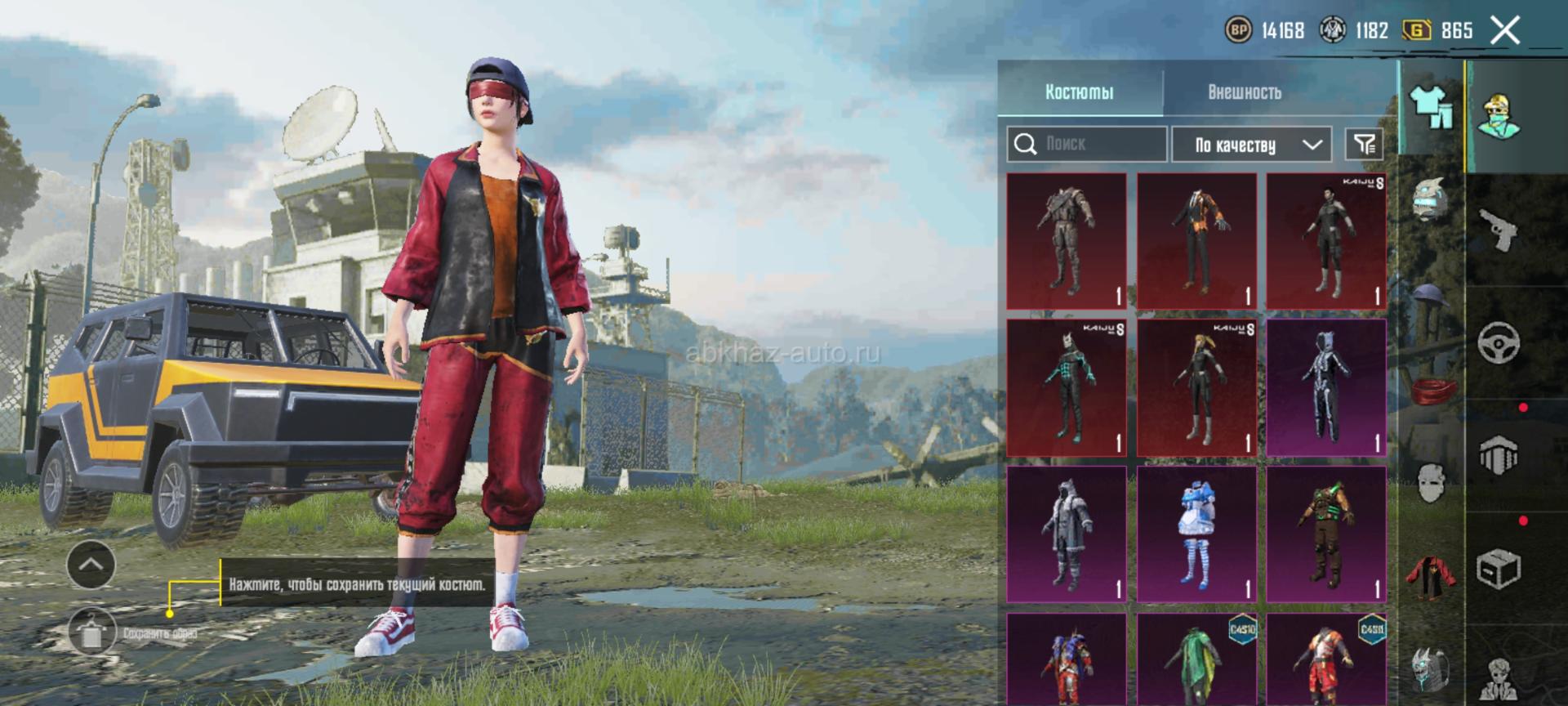Expand the round up-arrow button
Image resolution: width=1568 pixels, height=706 pixels.
[x=91, y=565]
